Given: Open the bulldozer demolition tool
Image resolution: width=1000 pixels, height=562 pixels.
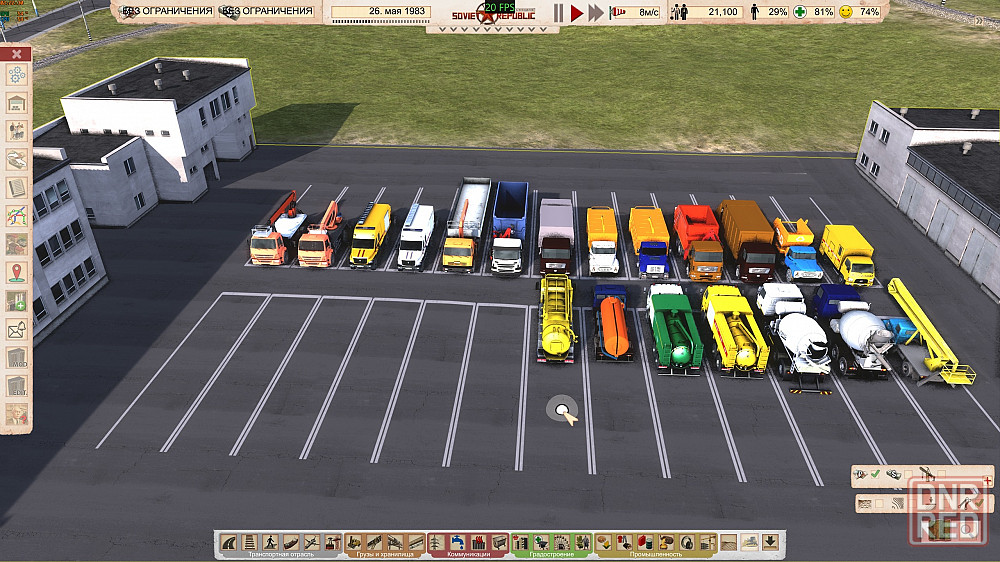Looking at the screenshot, I should click(x=749, y=542).
